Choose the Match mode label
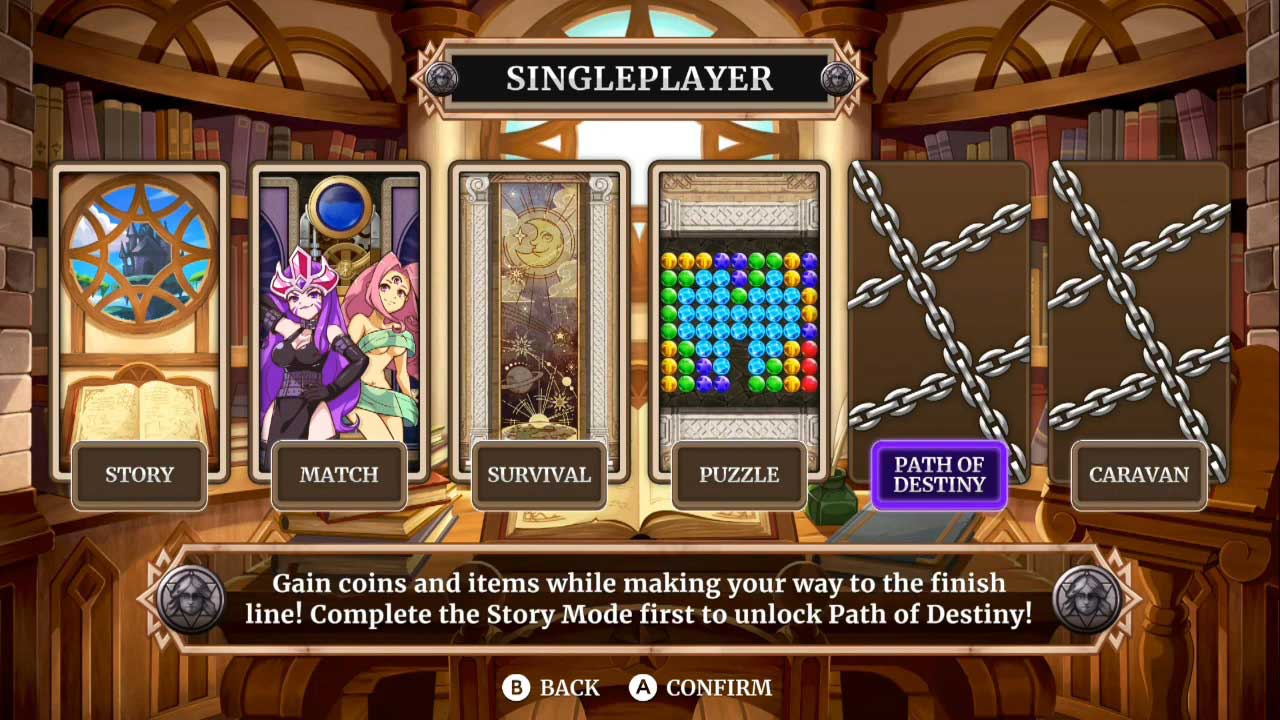Viewport: 1280px width, 720px height. coord(339,475)
